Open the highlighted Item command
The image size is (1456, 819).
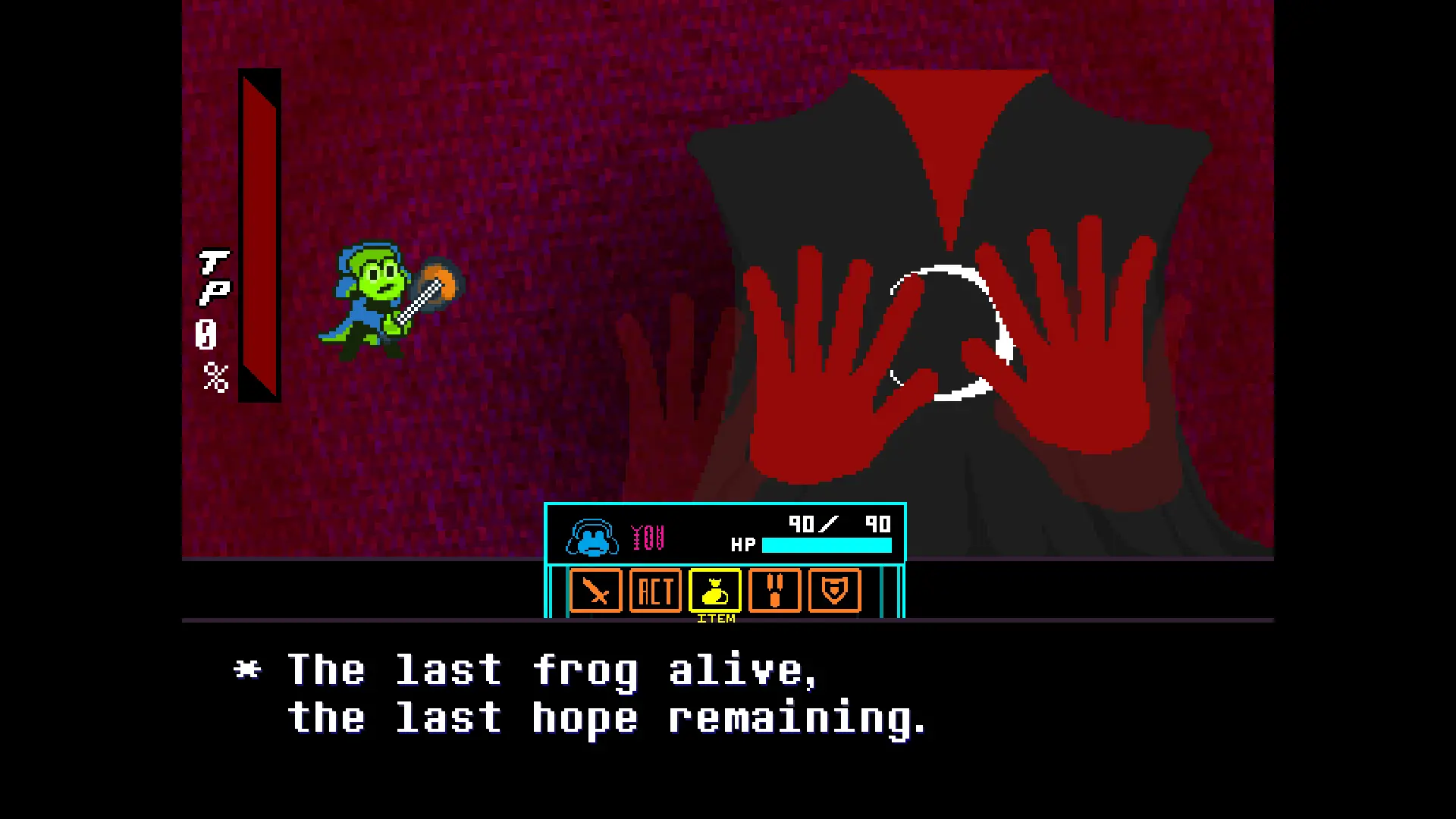click(715, 591)
